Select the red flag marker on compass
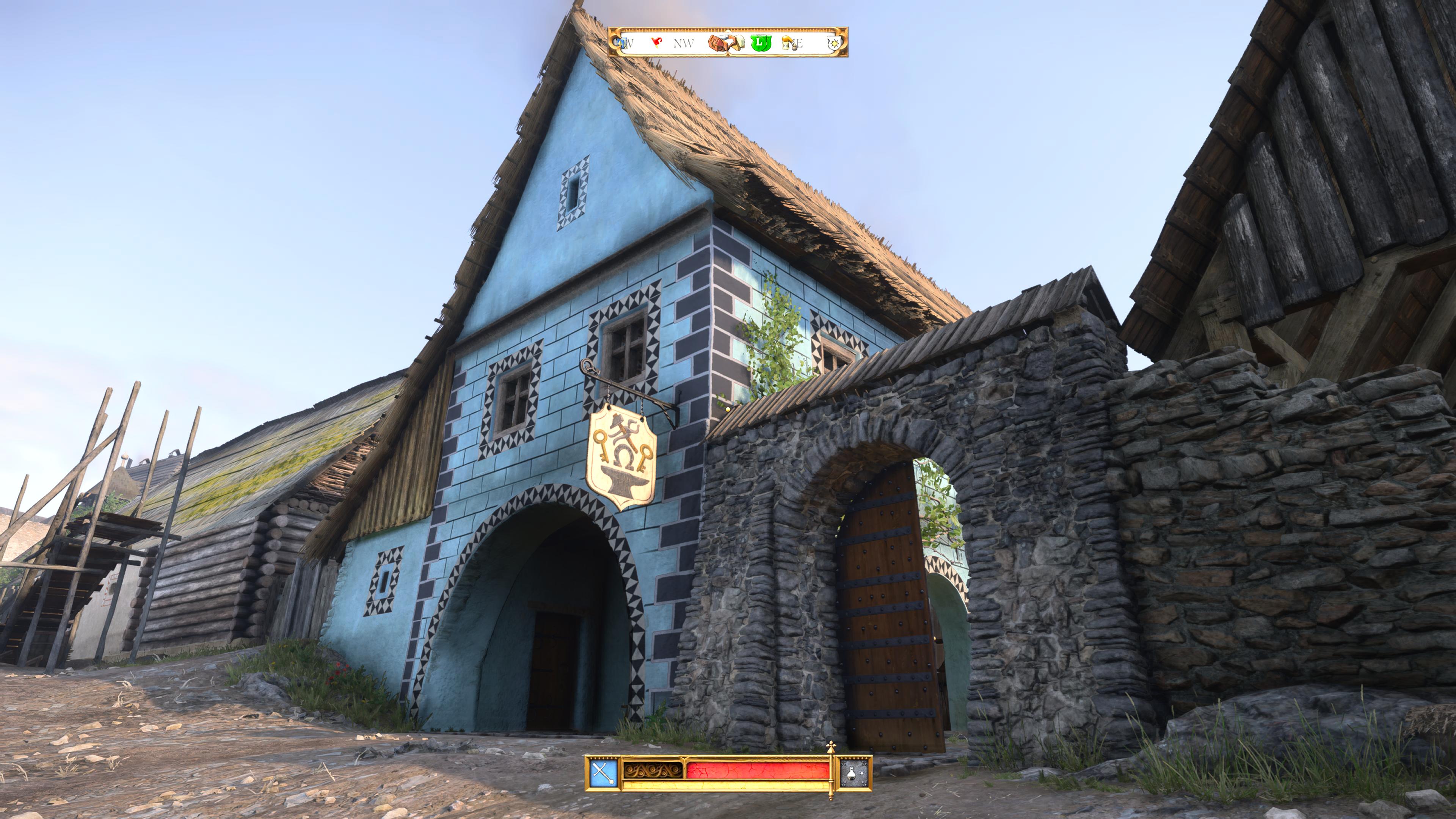This screenshot has width=1456, height=819. (657, 42)
